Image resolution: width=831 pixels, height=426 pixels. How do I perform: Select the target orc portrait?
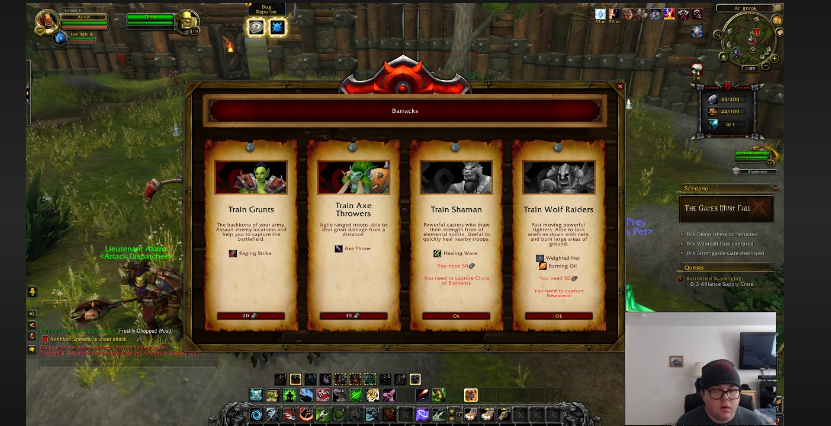(186, 22)
